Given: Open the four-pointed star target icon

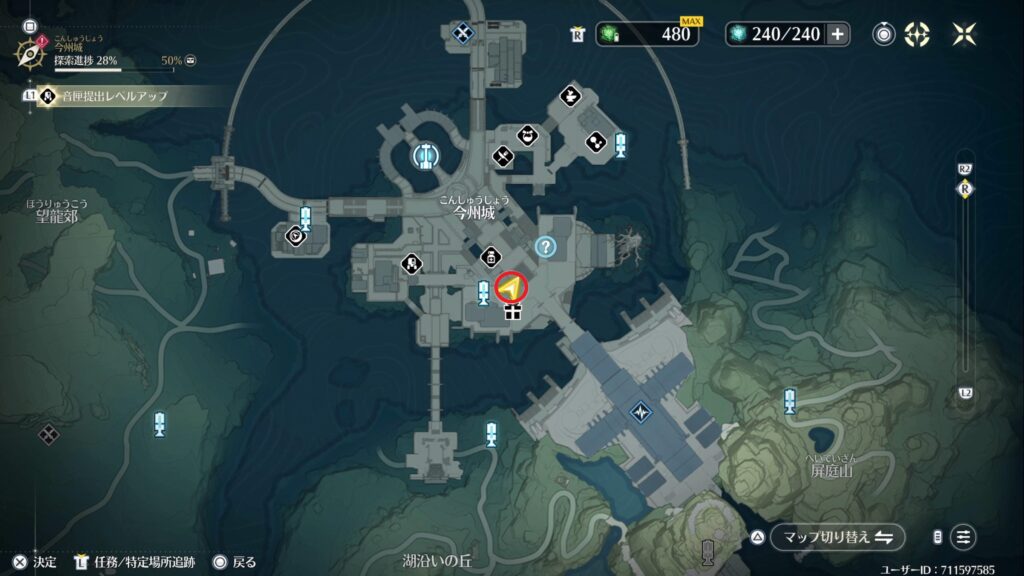Looking at the screenshot, I should tap(917, 34).
